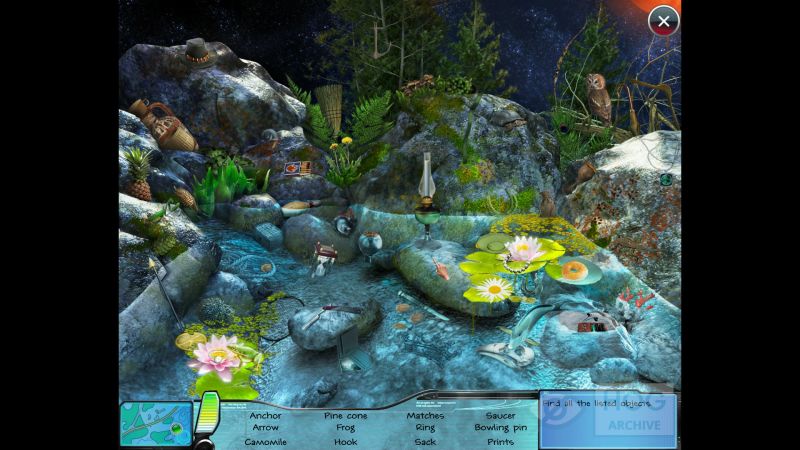
Task: Choose the Frog list entry
Action: (346, 428)
